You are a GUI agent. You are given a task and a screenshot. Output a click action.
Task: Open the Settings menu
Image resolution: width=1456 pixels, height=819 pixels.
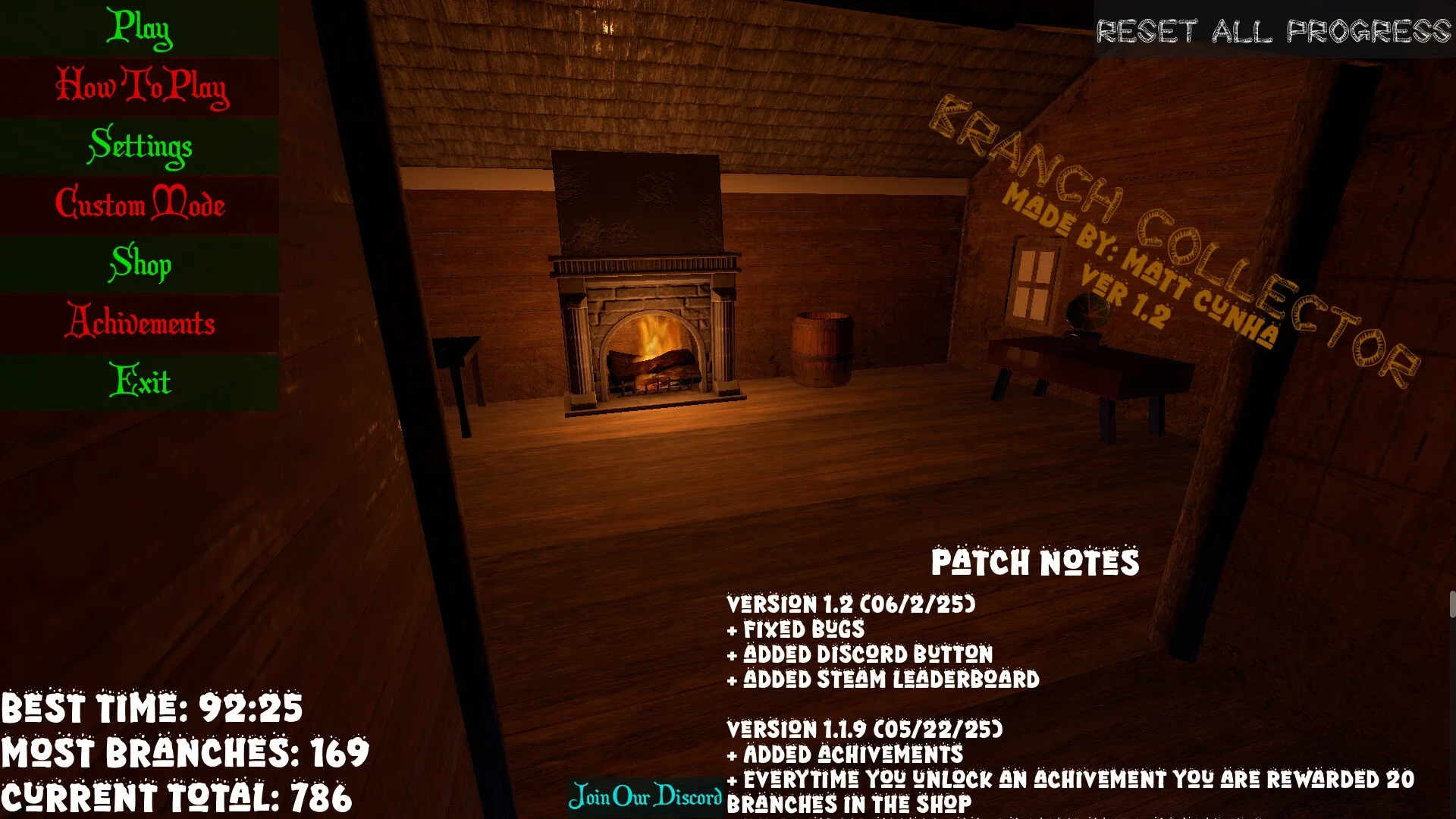point(140,147)
